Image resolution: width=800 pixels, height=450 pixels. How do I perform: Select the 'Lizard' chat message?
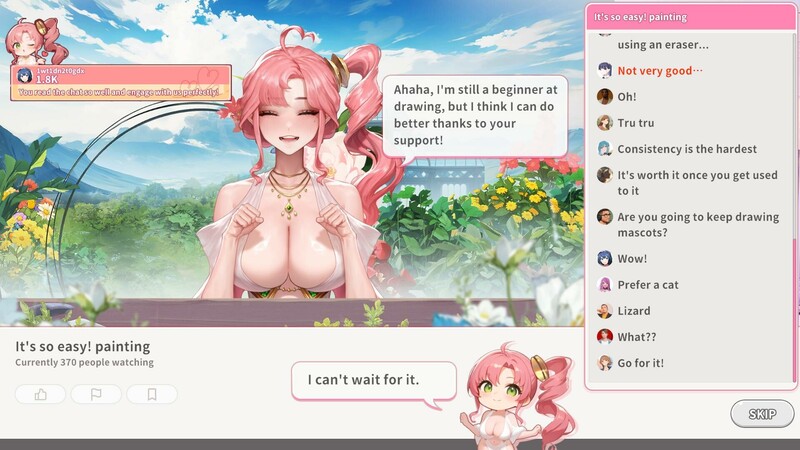[x=633, y=311]
